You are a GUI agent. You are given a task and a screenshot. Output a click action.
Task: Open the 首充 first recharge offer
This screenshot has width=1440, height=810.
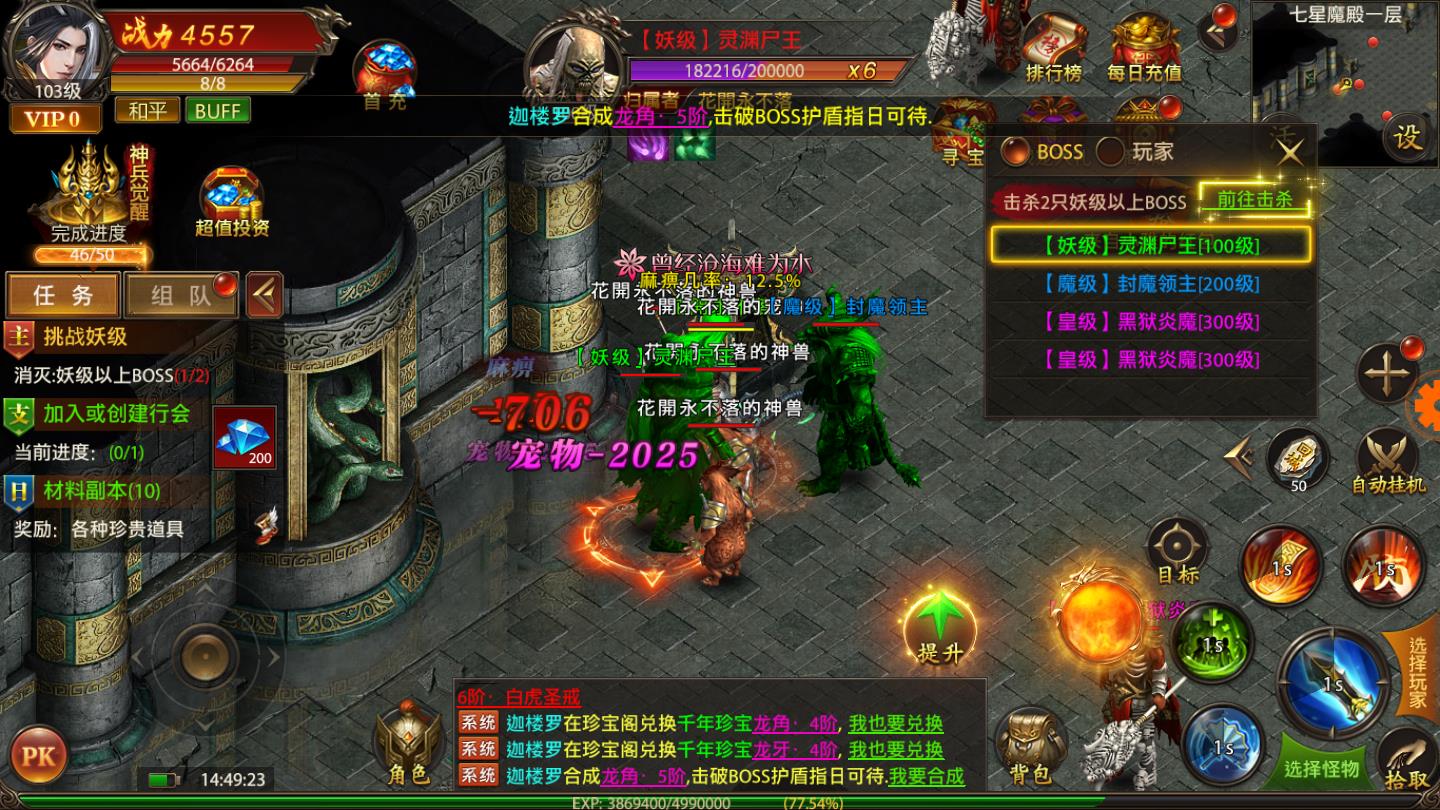385,74
